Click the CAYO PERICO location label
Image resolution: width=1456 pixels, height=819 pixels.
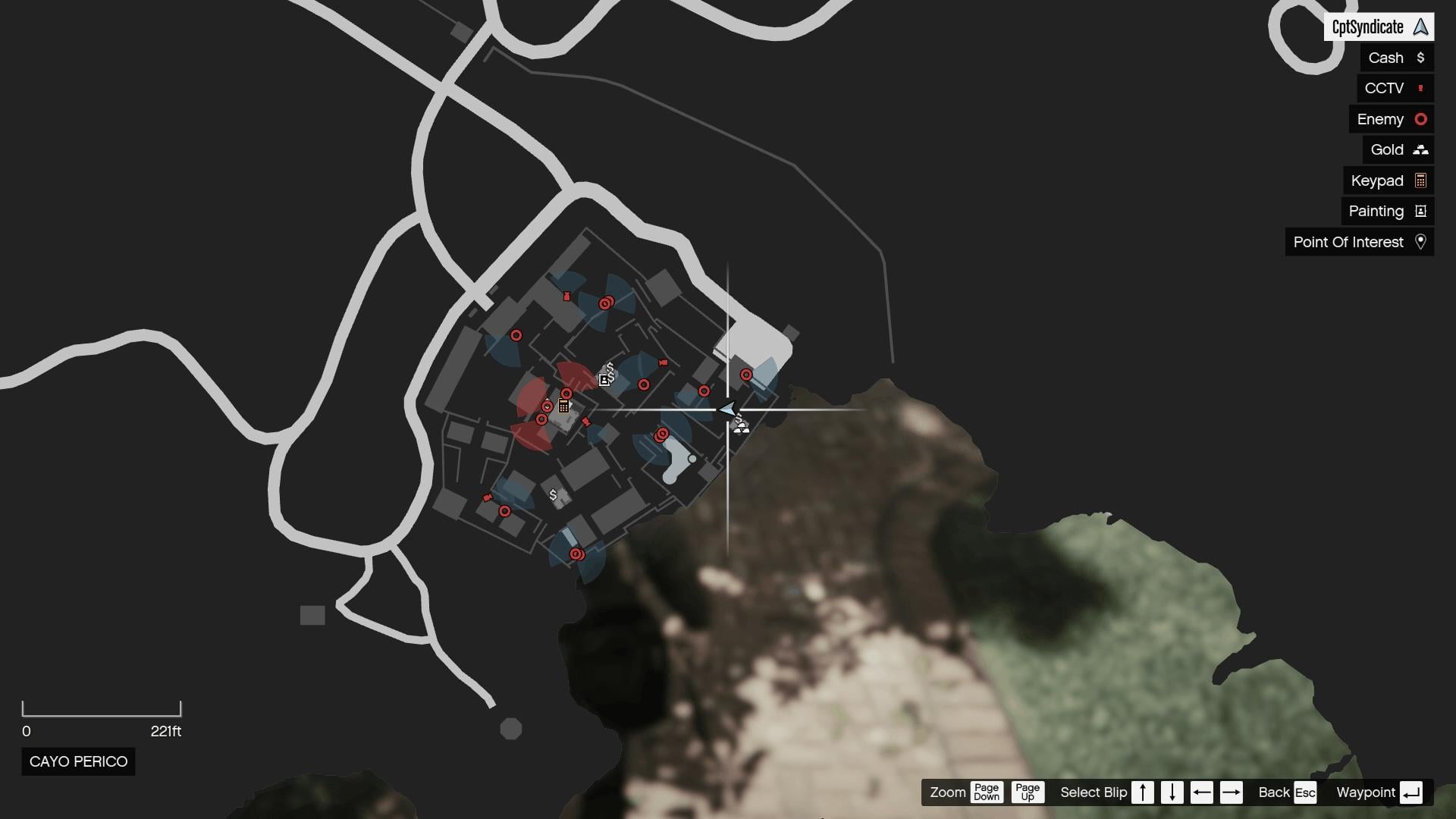click(x=77, y=761)
